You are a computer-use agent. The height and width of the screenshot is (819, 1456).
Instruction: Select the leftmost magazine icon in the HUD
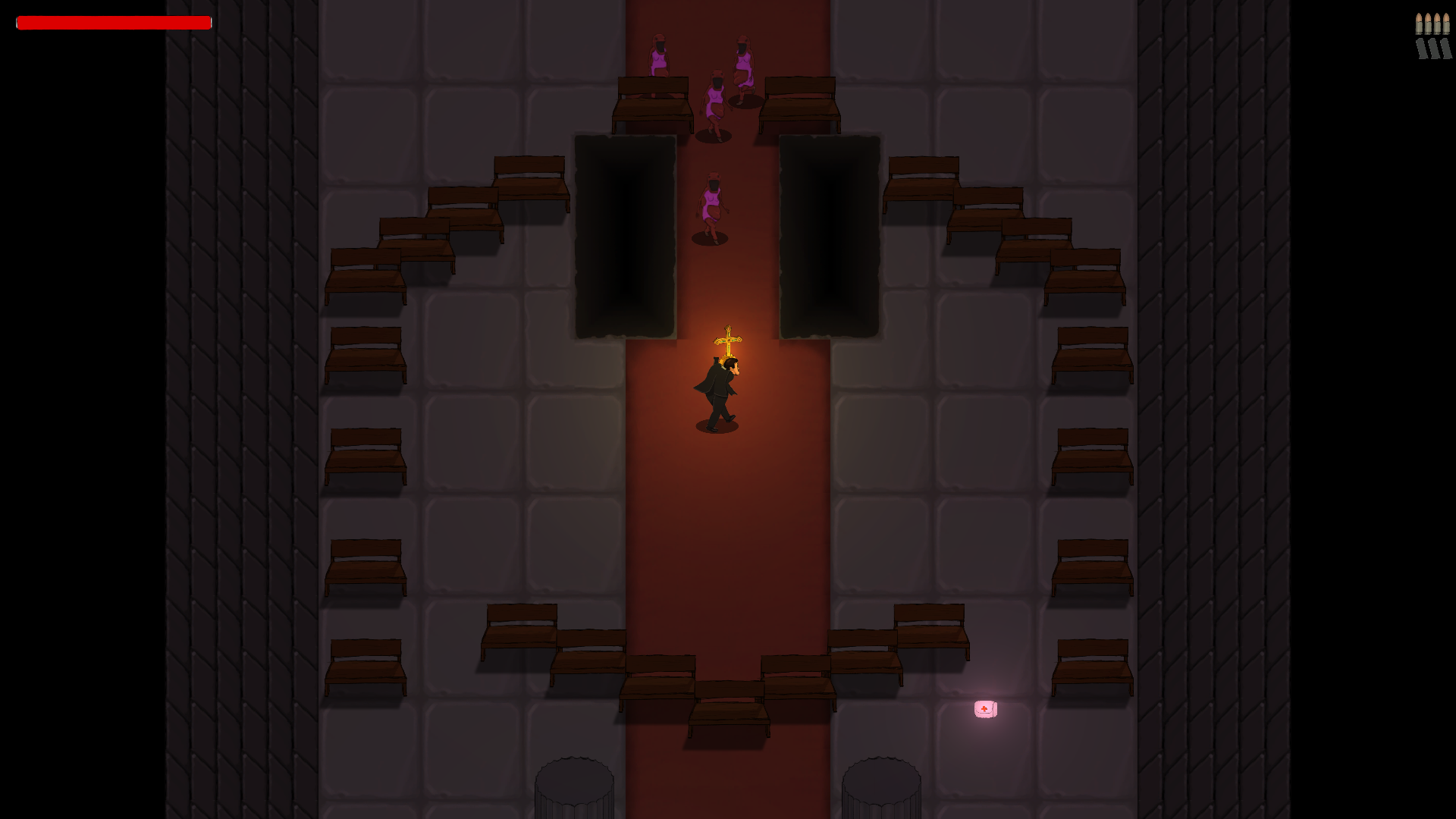click(x=1421, y=49)
